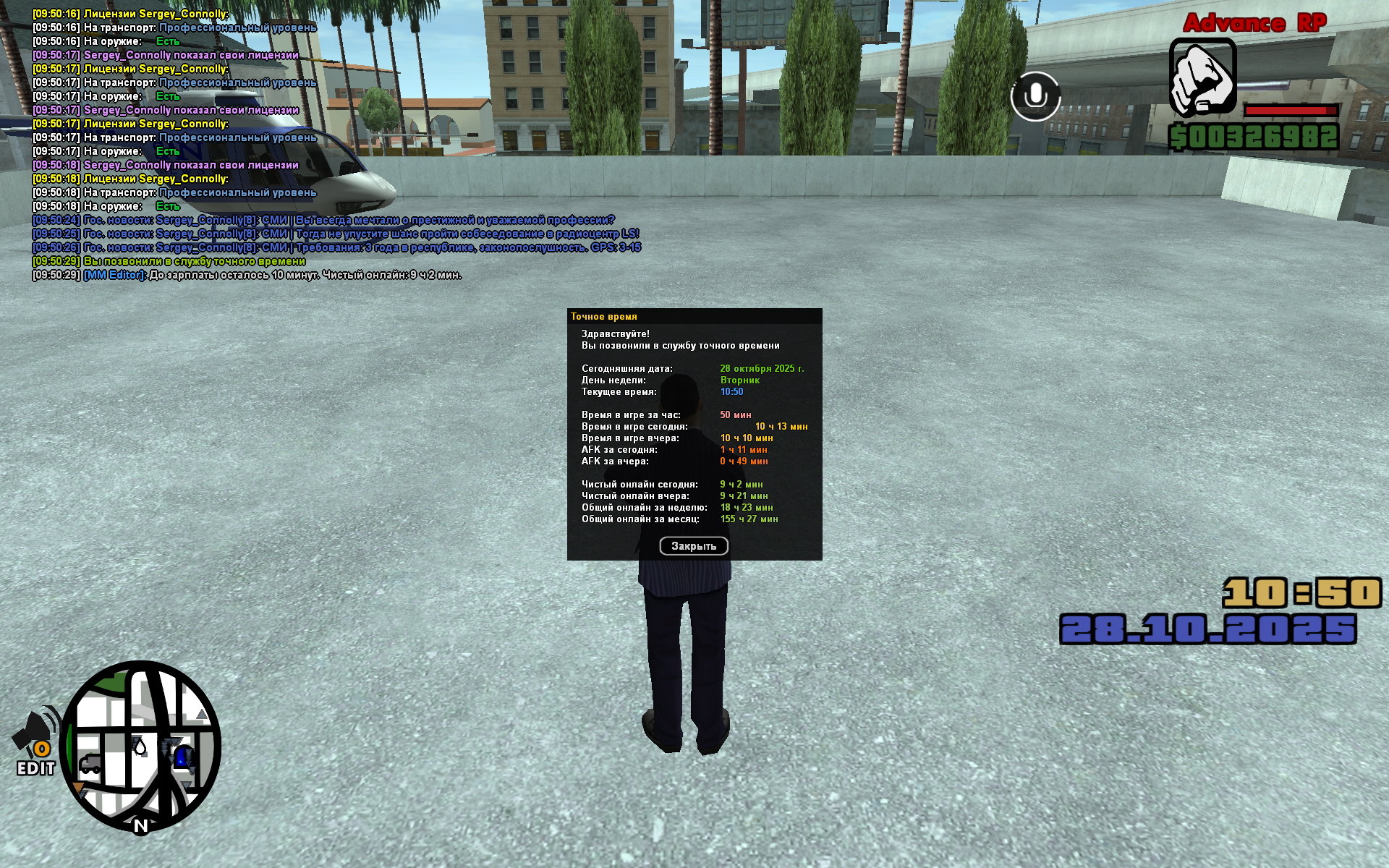Screen dimensions: 1389x868
Task: Toggle the microphone voice chat icon
Action: pos(1035,96)
